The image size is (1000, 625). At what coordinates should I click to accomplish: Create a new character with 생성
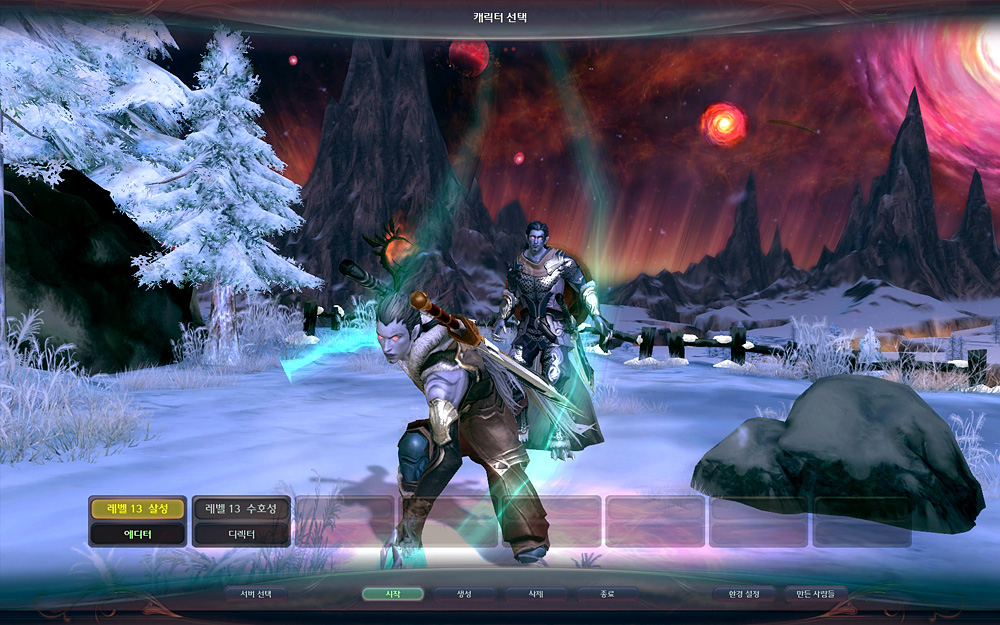(x=464, y=594)
